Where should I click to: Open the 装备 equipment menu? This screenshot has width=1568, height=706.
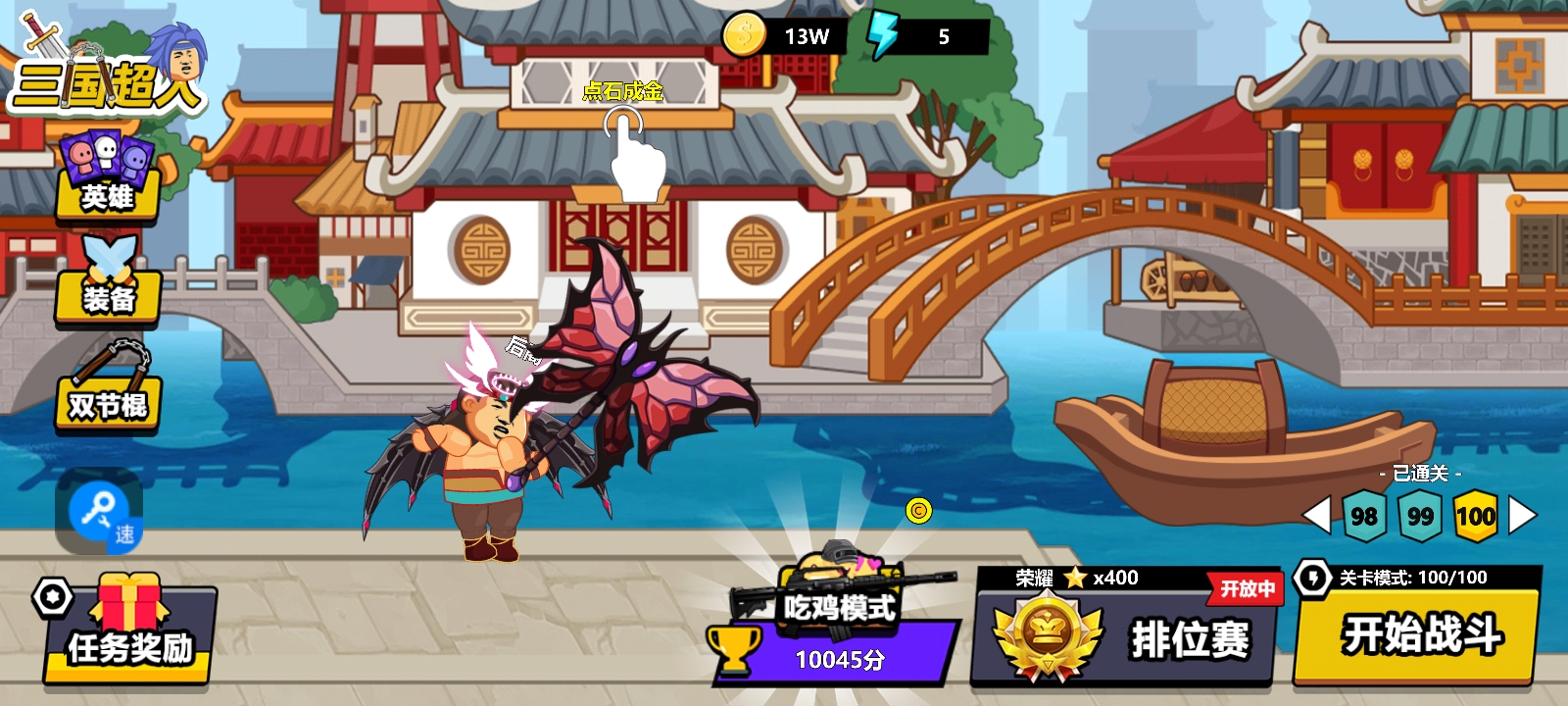[x=108, y=284]
